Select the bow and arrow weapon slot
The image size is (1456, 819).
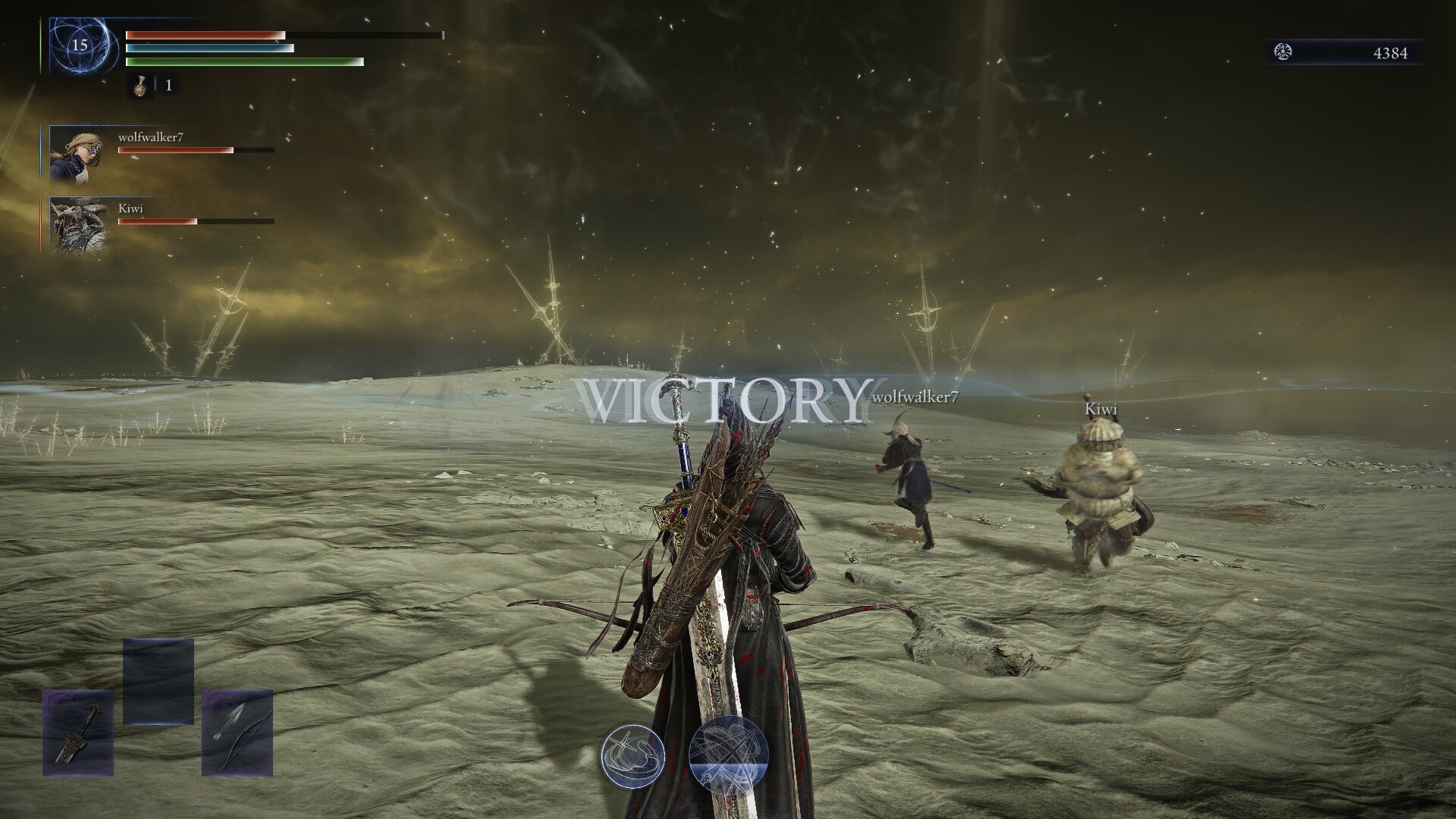coord(237,733)
